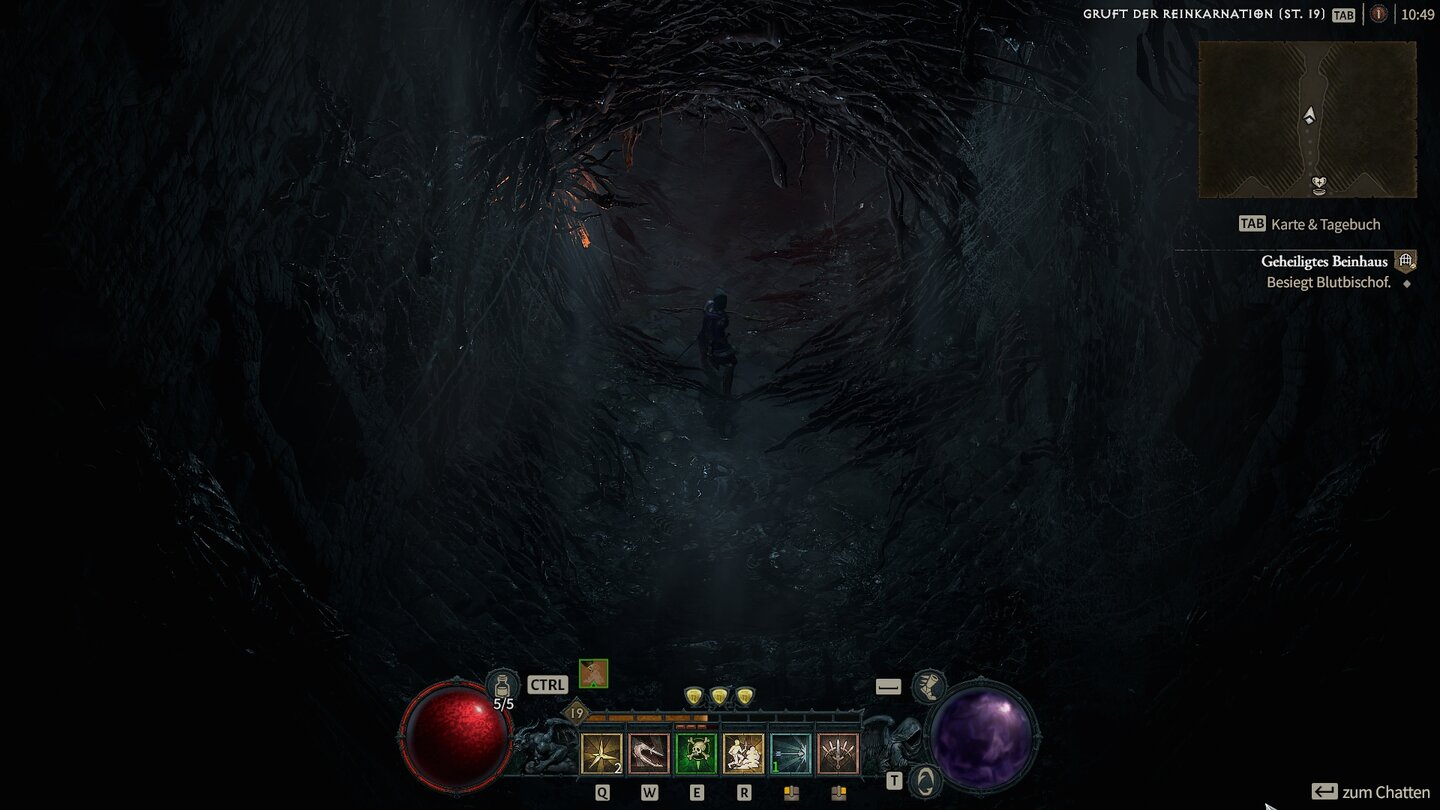Screen dimensions: 1440x810
Task: Click the quest icon beside Geheiligtes Beinhaus
Action: 1406,259
